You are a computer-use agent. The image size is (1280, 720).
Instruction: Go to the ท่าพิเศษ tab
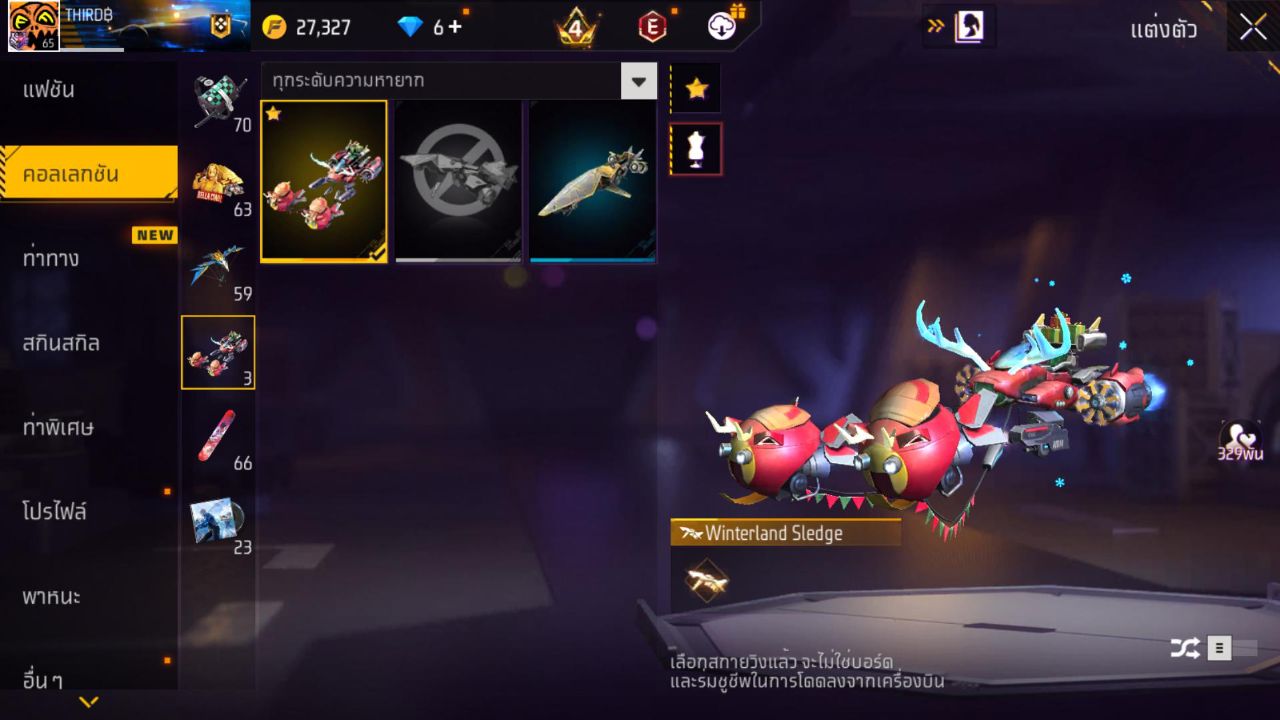(58, 427)
